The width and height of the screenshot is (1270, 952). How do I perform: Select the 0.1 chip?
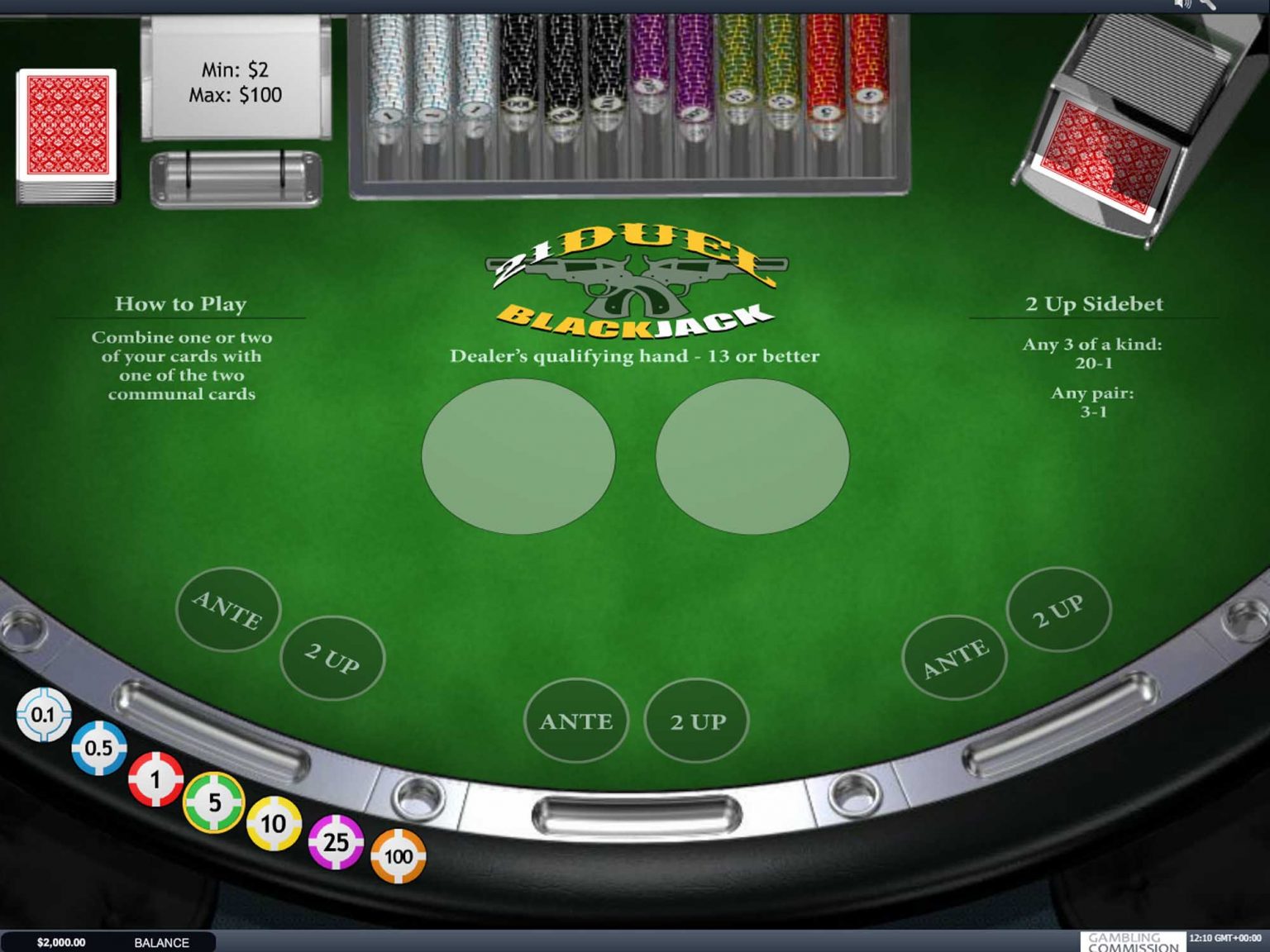44,714
